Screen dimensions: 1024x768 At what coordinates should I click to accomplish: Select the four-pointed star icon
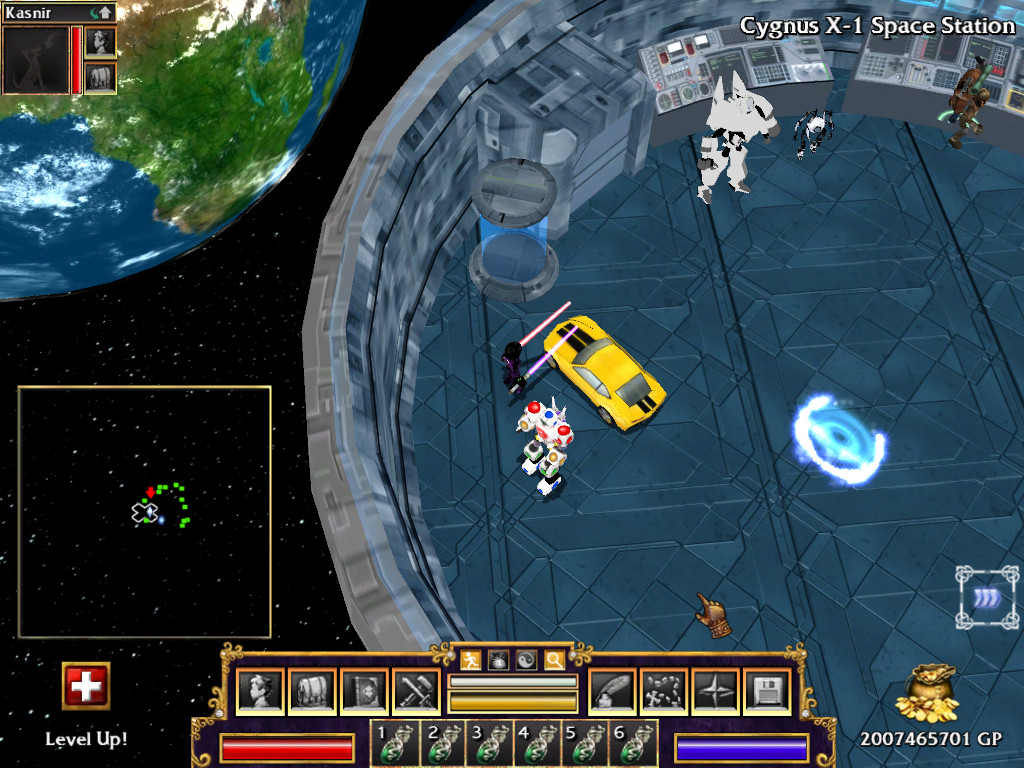click(716, 692)
